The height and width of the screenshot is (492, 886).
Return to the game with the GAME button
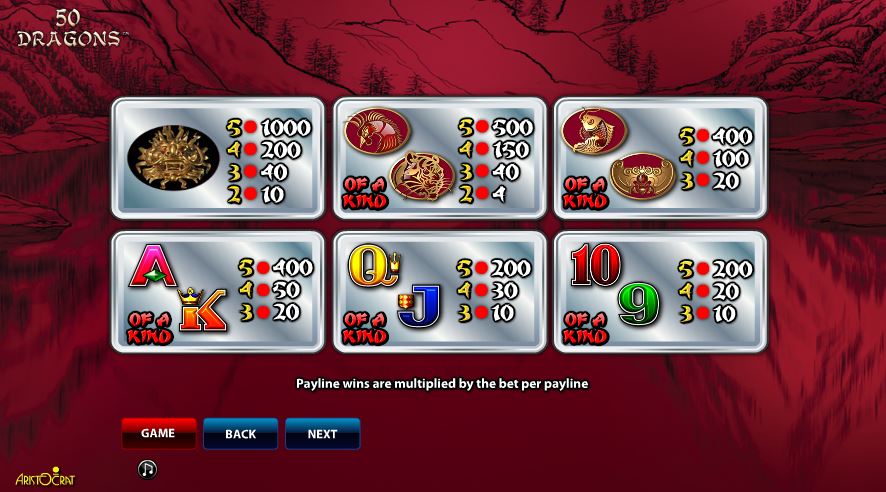click(158, 433)
